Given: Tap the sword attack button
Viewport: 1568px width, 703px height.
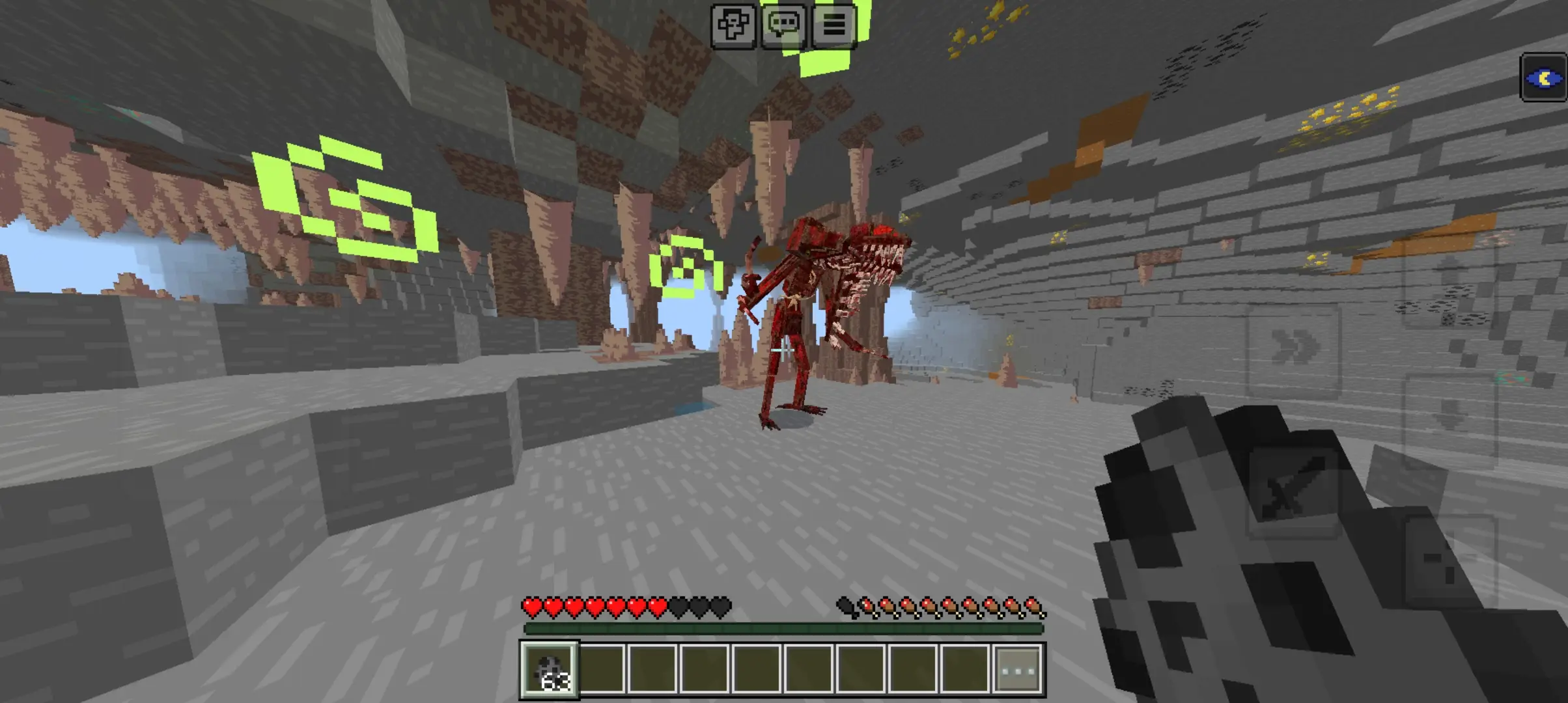Looking at the screenshot, I should pyautogui.click(x=1293, y=493).
